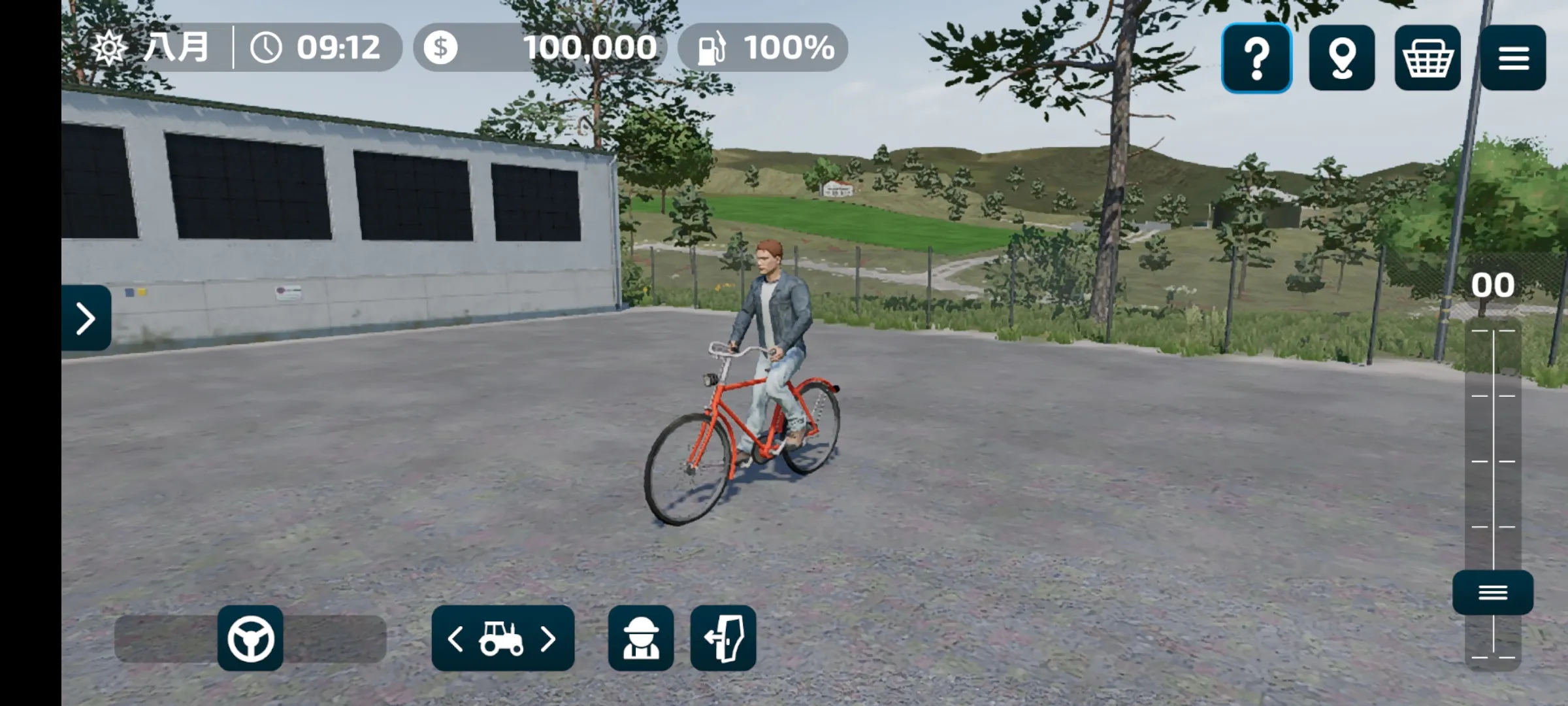The image size is (1568, 706).
Task: Open the map with the location pin
Action: pyautogui.click(x=1342, y=58)
